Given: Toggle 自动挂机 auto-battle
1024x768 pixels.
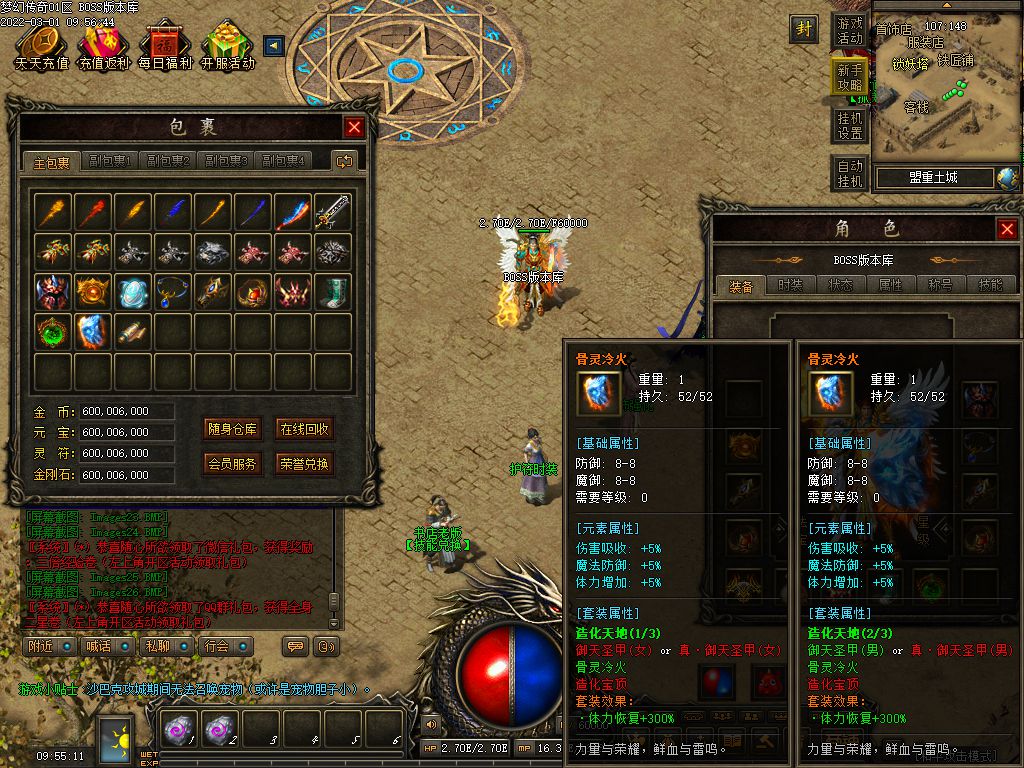Looking at the screenshot, I should (x=850, y=174).
